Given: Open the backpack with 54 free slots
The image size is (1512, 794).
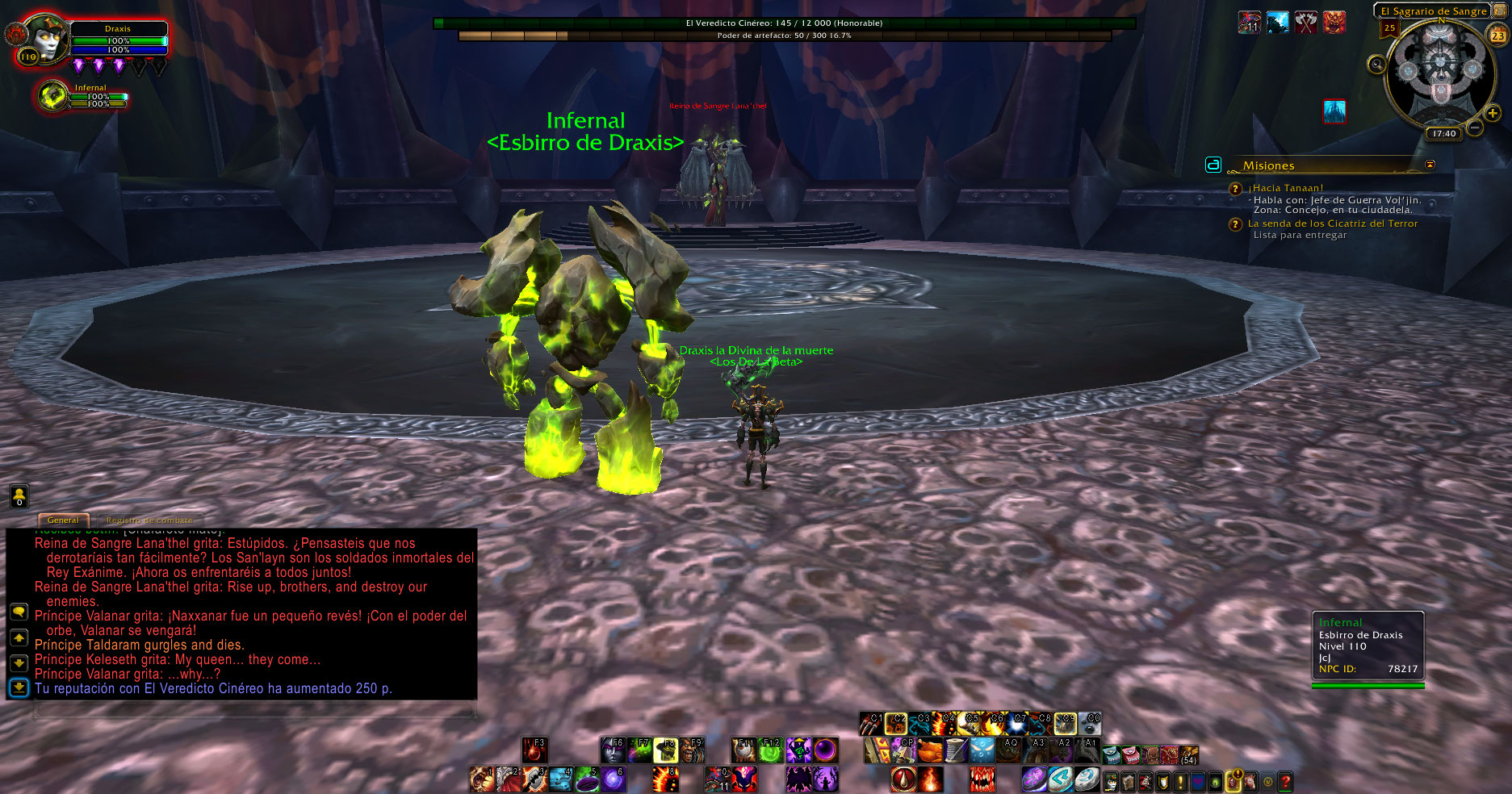Looking at the screenshot, I should (1188, 755).
